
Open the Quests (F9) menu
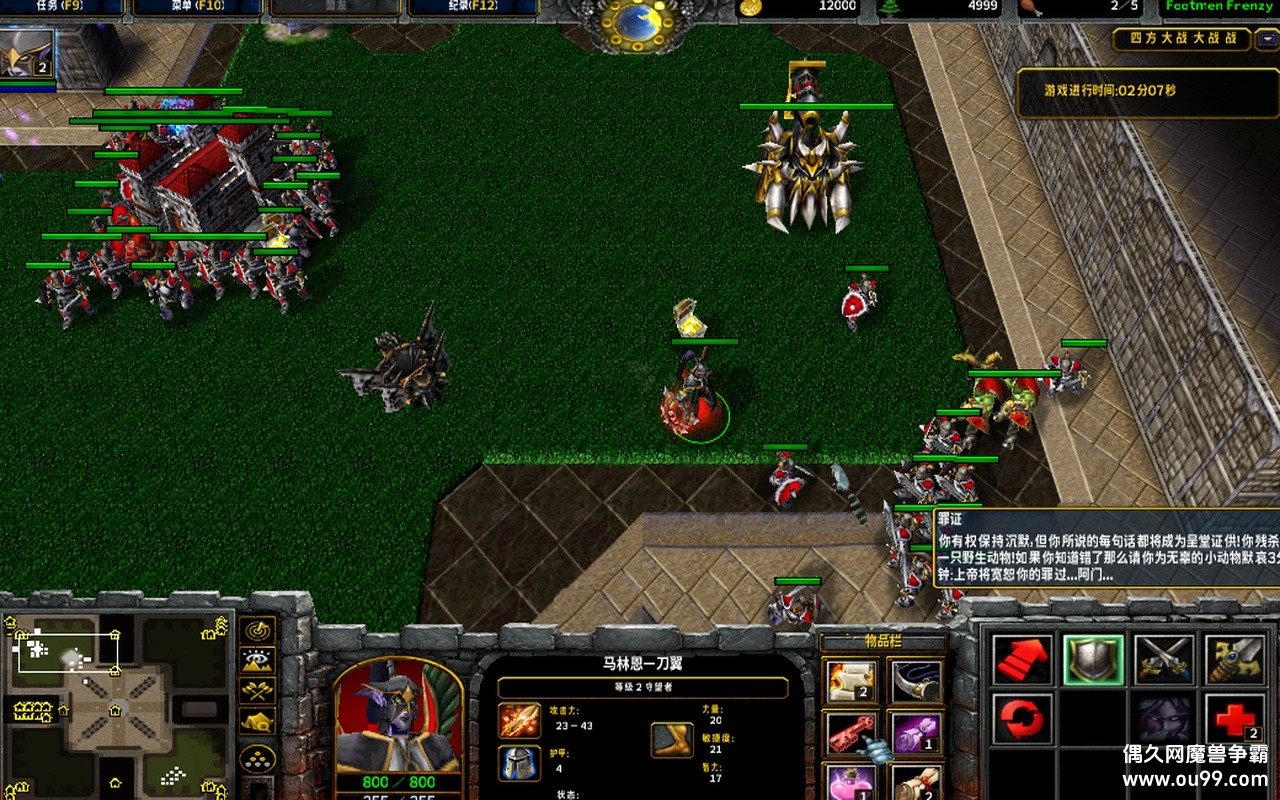pos(62,7)
